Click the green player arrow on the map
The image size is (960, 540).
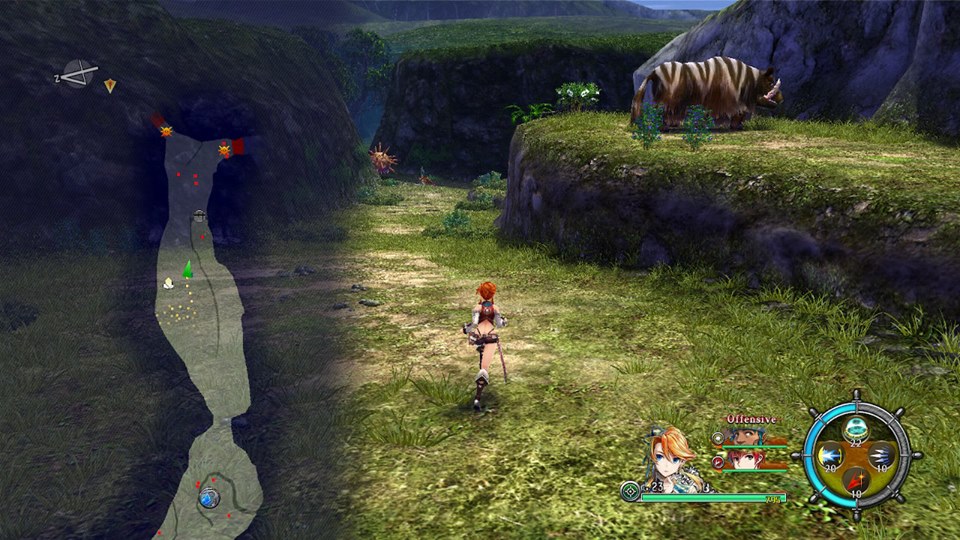coord(187,268)
